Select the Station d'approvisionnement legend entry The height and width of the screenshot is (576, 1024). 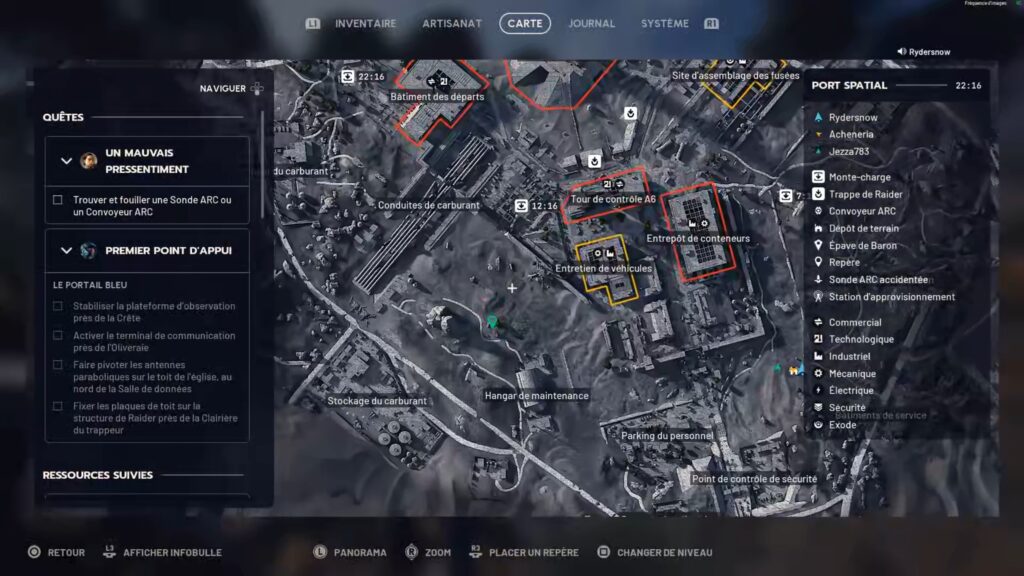coord(891,296)
